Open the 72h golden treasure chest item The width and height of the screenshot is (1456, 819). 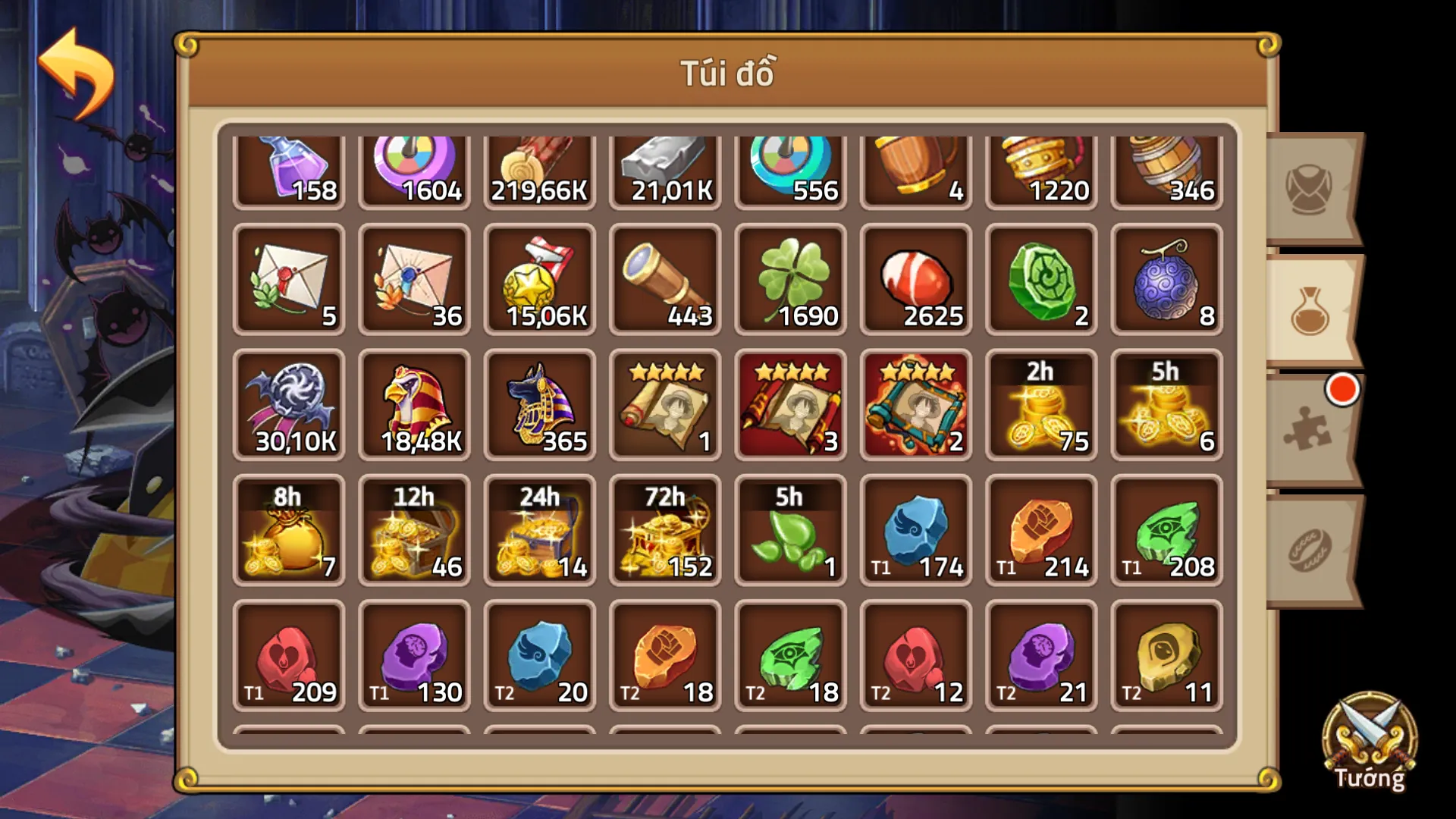665,531
